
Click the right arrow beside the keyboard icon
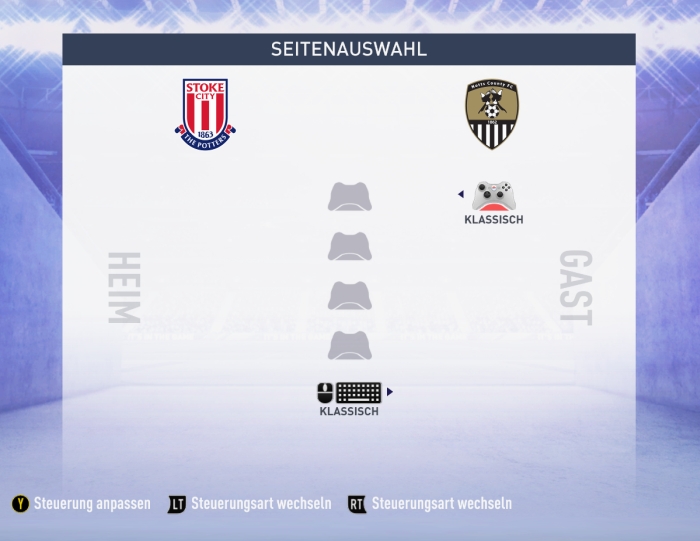(390, 392)
